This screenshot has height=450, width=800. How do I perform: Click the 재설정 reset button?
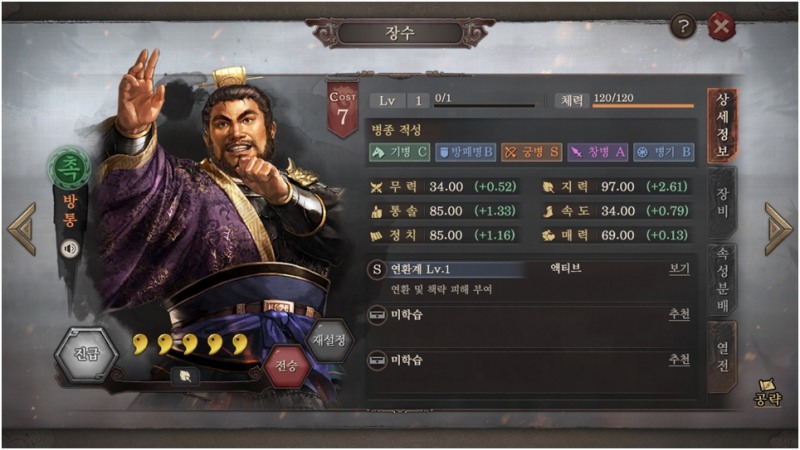pos(330,340)
